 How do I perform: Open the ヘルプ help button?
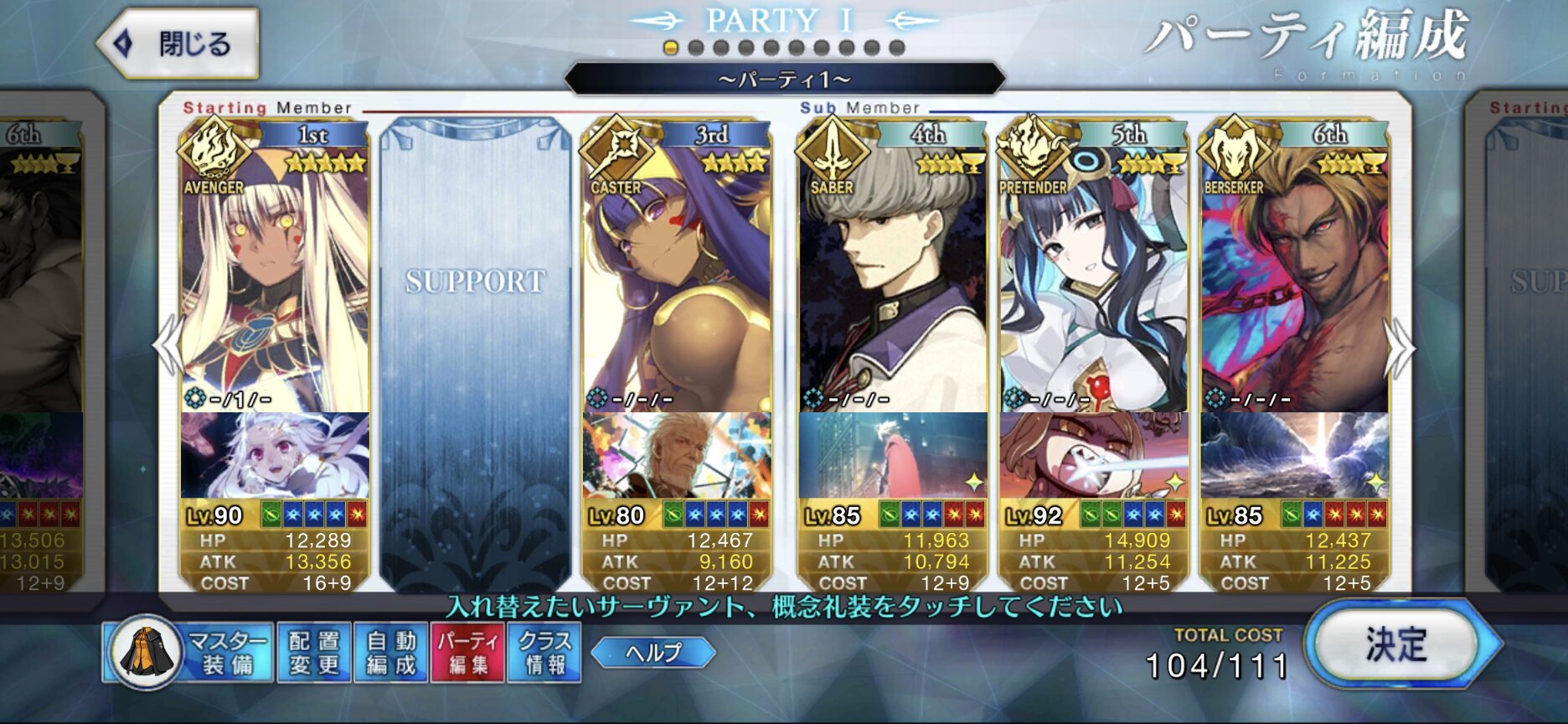point(653,653)
